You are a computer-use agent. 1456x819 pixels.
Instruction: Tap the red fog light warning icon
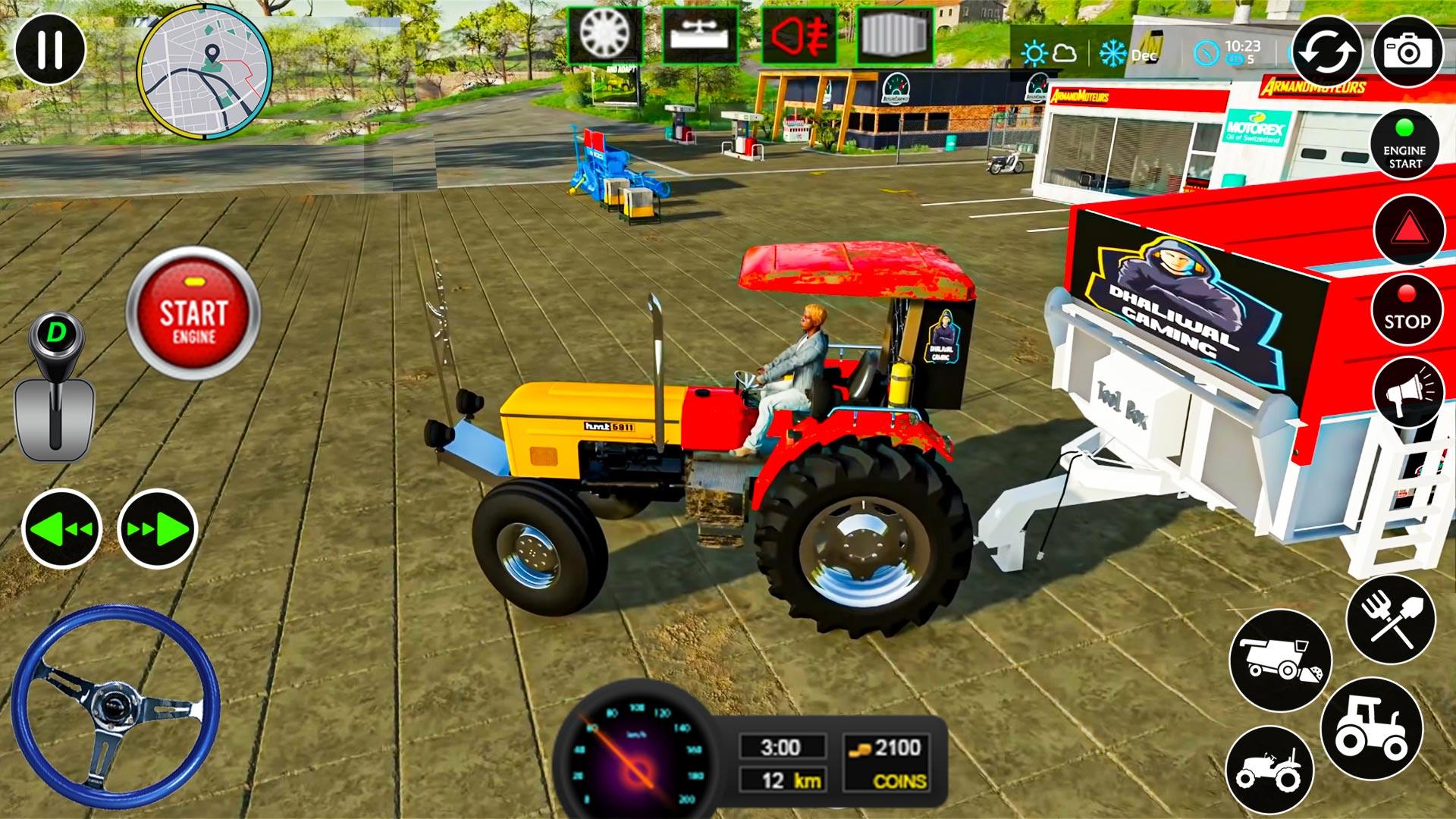click(x=799, y=34)
